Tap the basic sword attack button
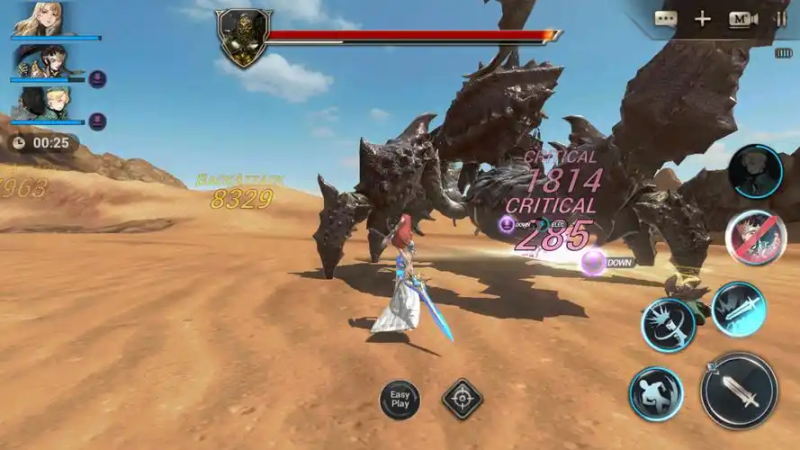 (739, 390)
